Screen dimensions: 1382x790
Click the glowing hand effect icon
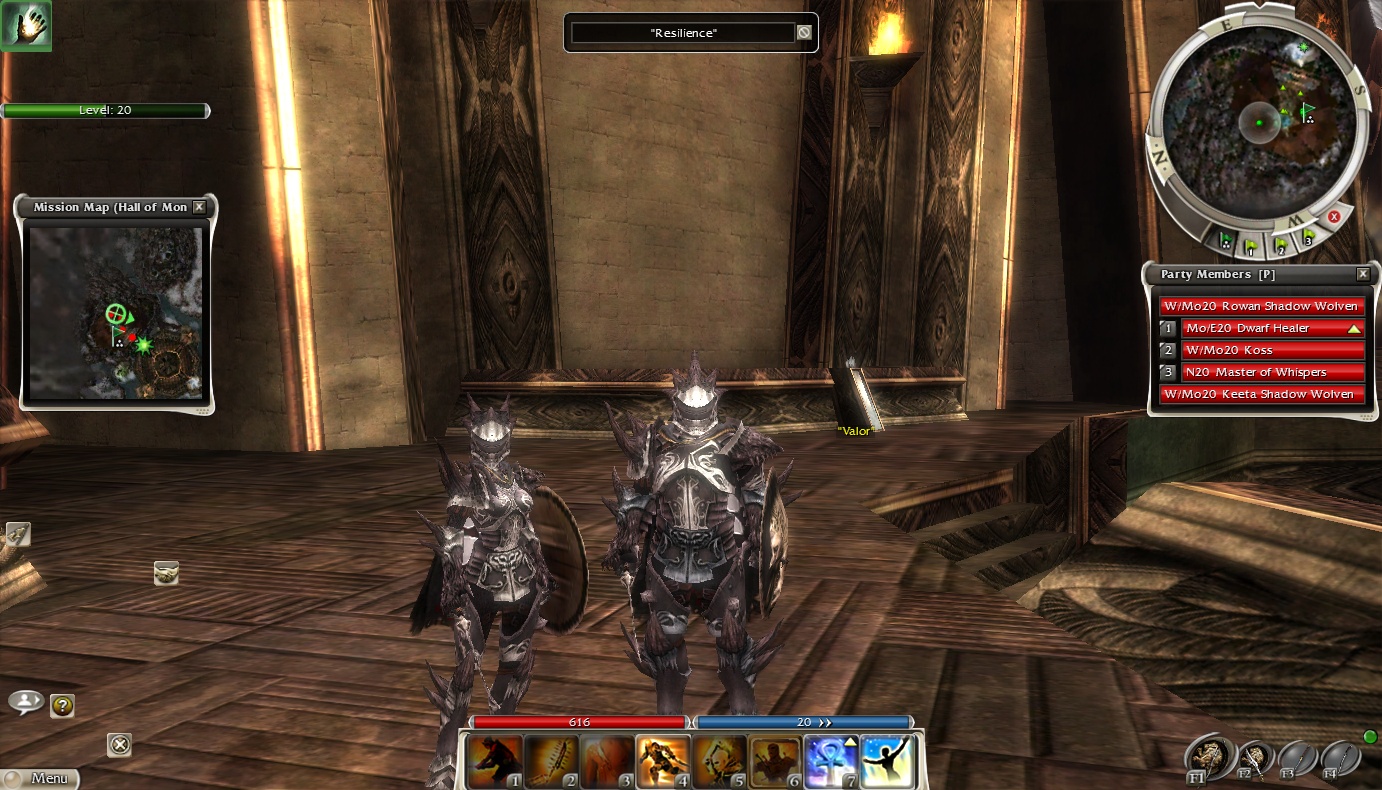point(26,25)
